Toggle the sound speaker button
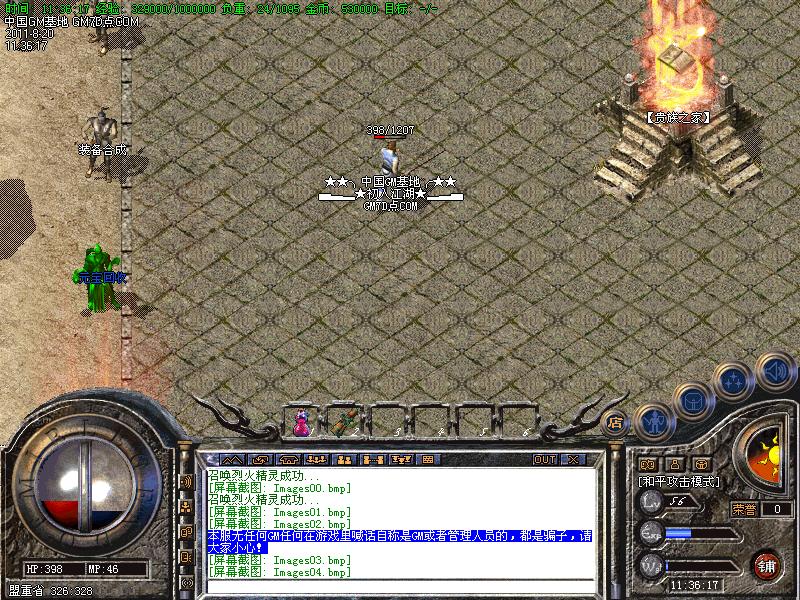This screenshot has width=800, height=600. tap(775, 371)
